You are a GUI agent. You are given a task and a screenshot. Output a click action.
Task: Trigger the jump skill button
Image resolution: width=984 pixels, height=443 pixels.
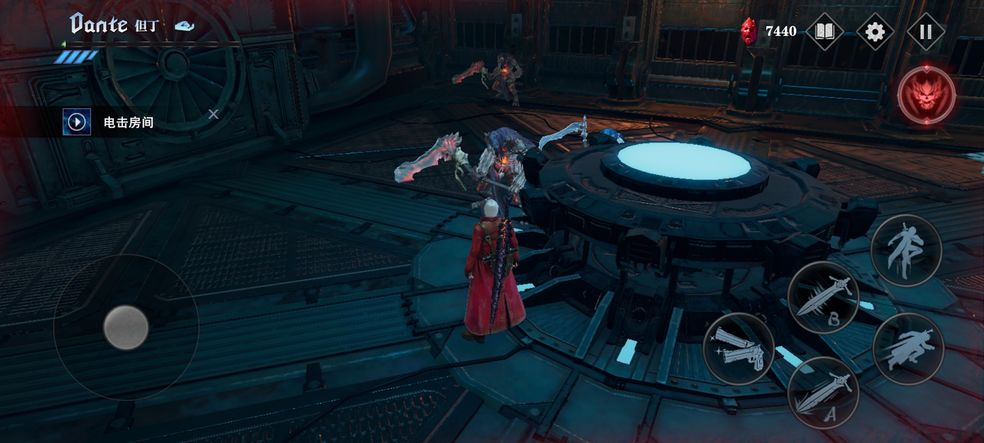point(906,249)
